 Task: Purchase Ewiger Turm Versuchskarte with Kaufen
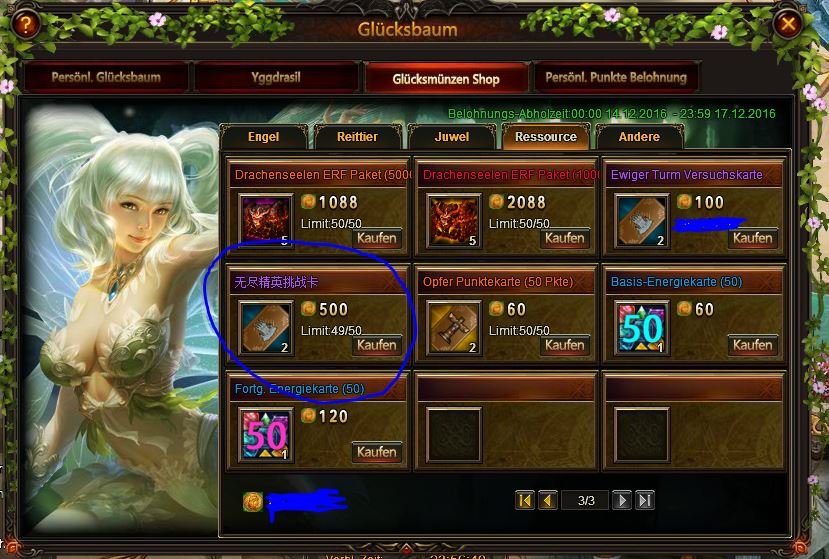753,238
